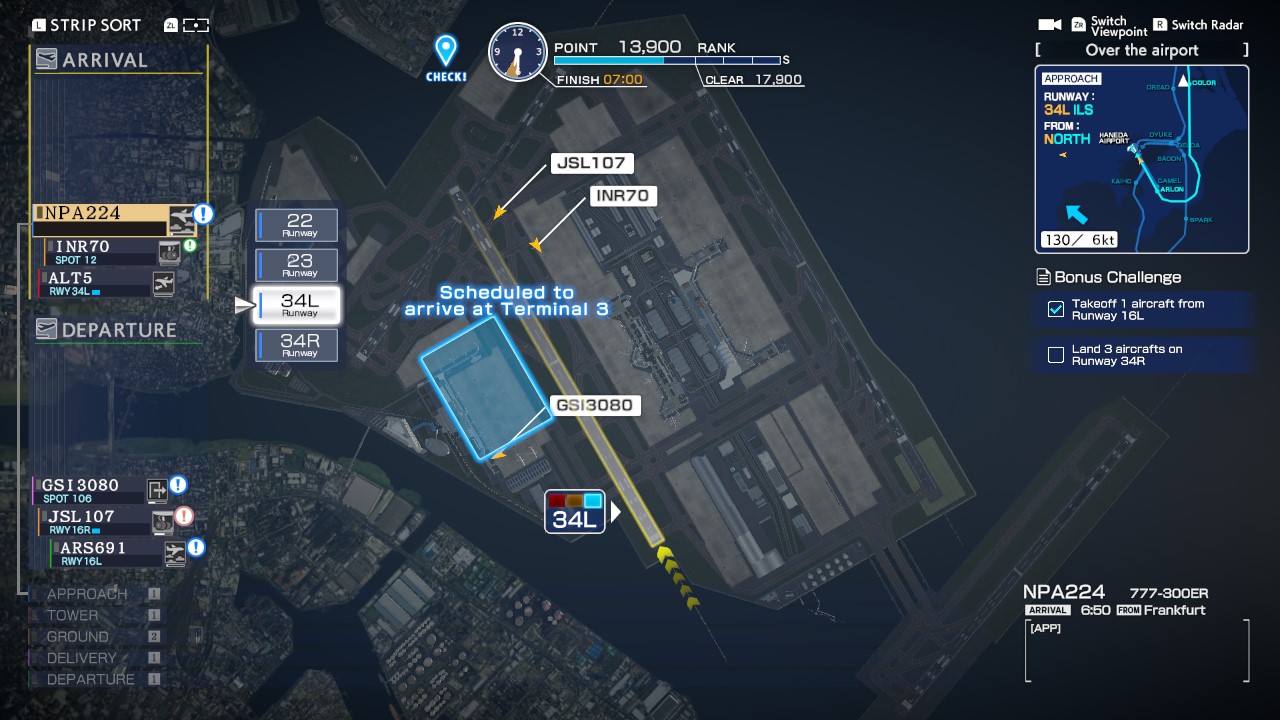Select the Runway 34R entry
This screenshot has width=1280, height=720.
point(297,345)
